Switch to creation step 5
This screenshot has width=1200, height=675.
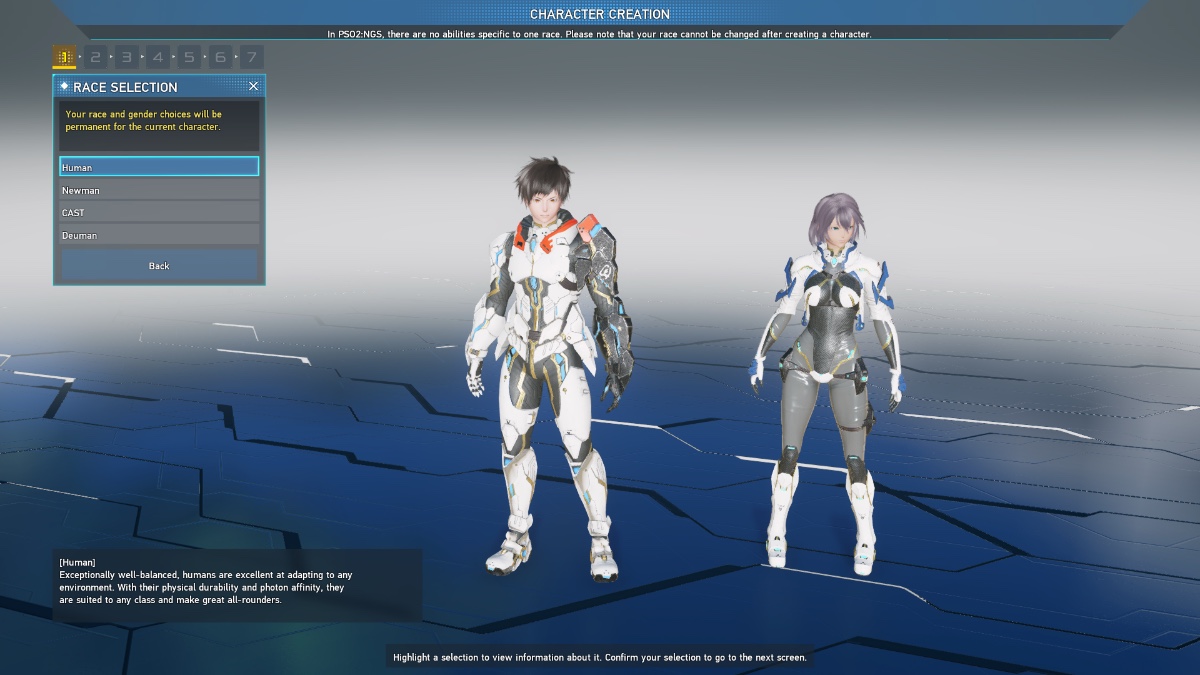189,57
